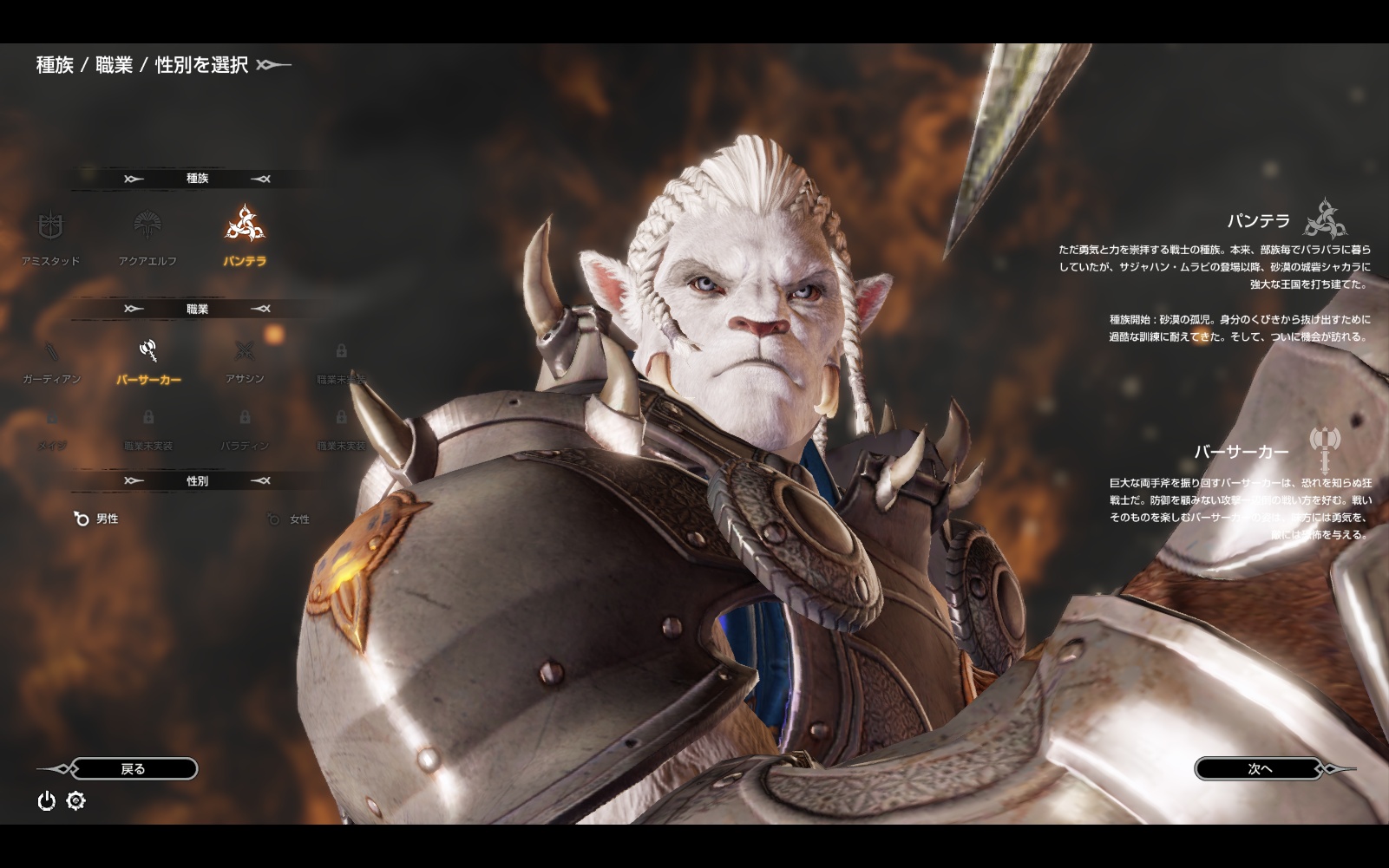The image size is (1389, 868).
Task: Proceed with the 次へ button
Action: click(x=1260, y=769)
